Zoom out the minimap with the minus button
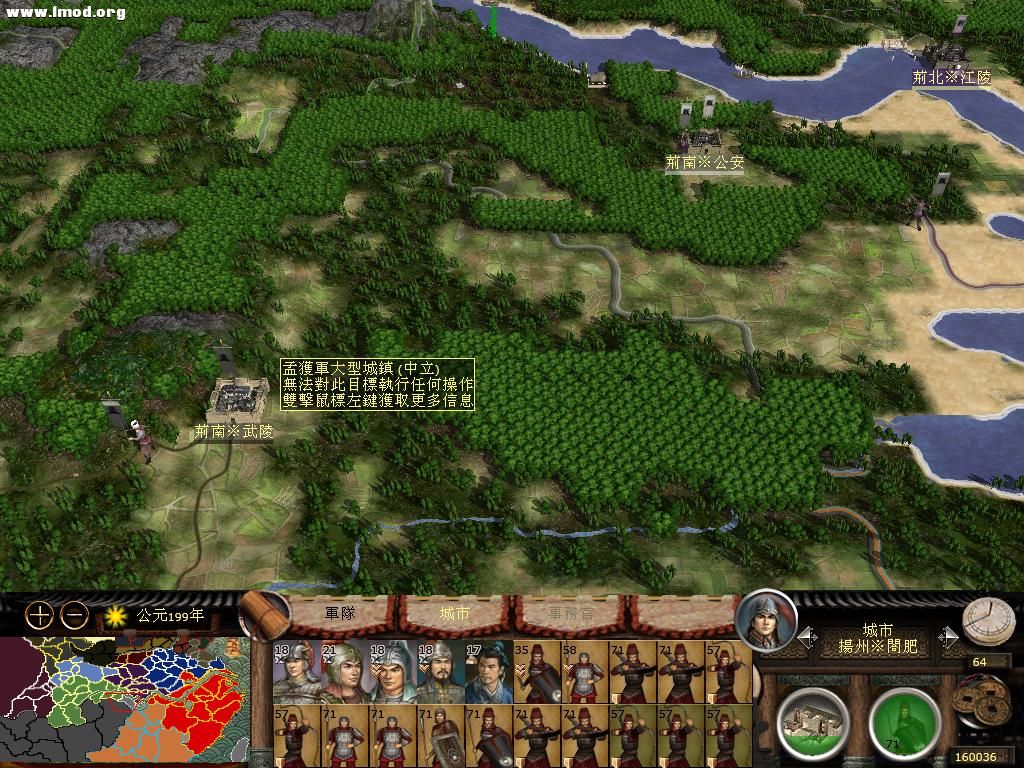 (74, 616)
